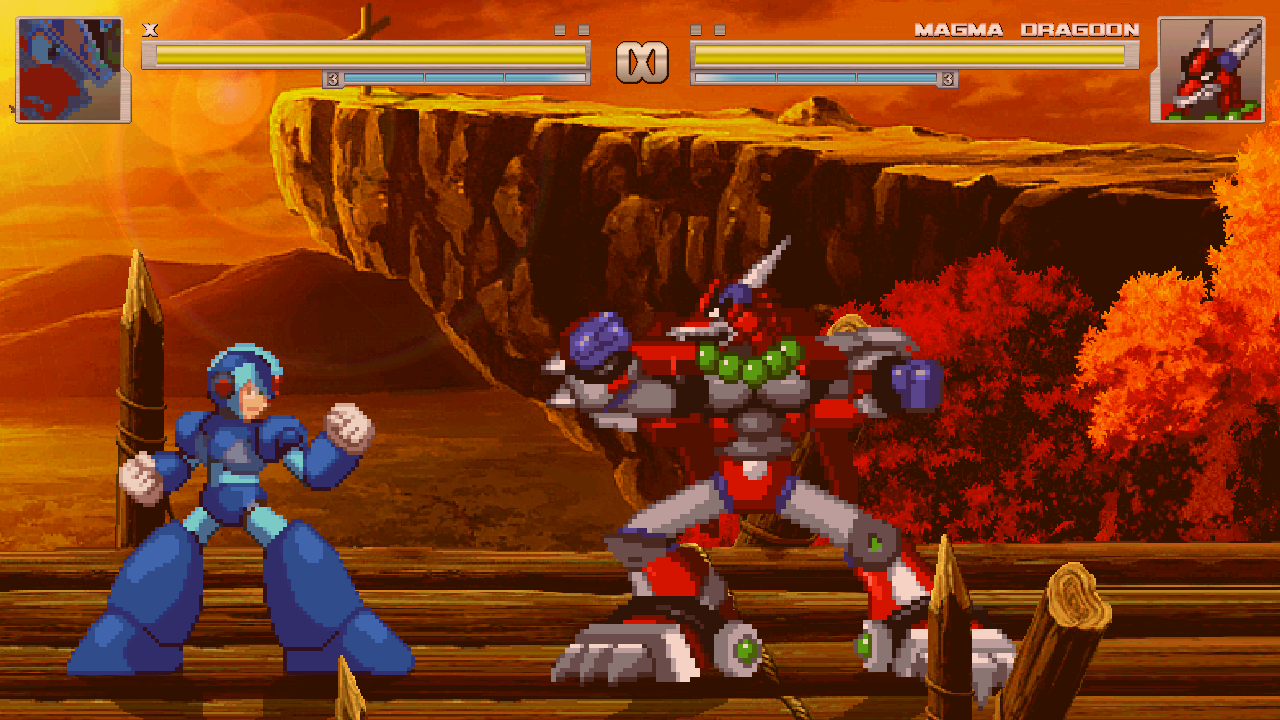Select the MAGMA DRAGOON name label
Image resolution: width=1280 pixels, height=720 pixels.
click(1028, 31)
